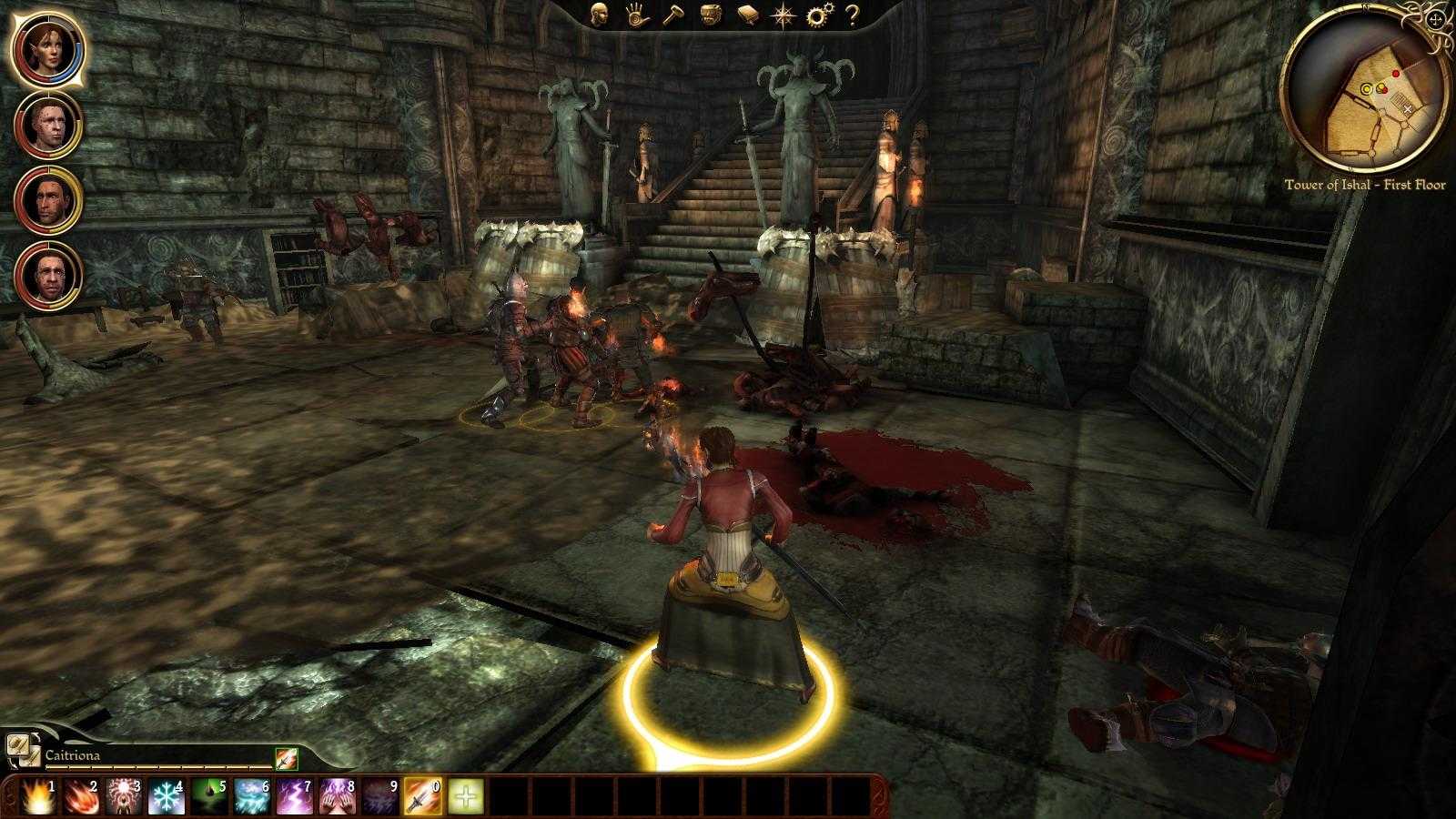Click the stone face icon in the top menu
Image resolution: width=1456 pixels, height=819 pixels.
click(713, 15)
